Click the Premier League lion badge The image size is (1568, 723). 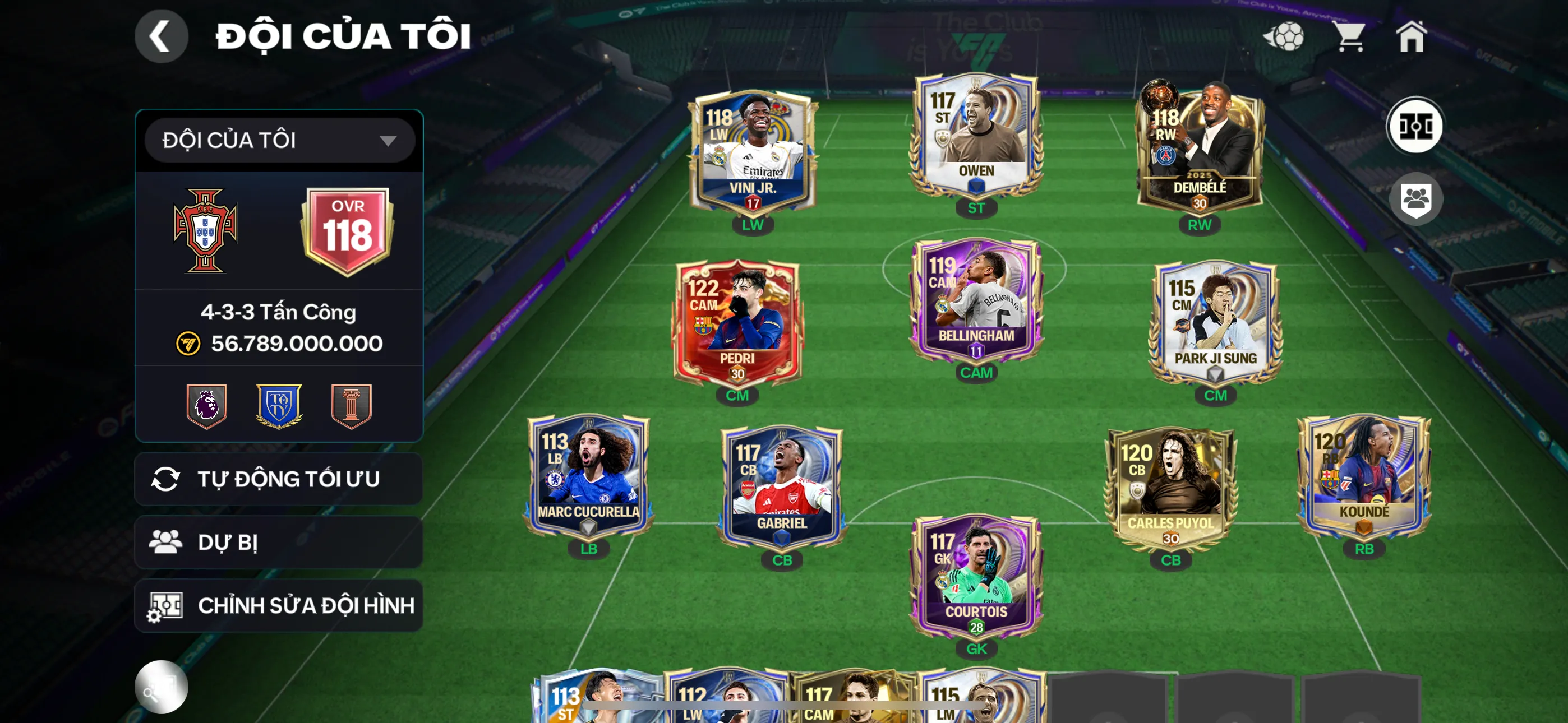pyautogui.click(x=207, y=405)
